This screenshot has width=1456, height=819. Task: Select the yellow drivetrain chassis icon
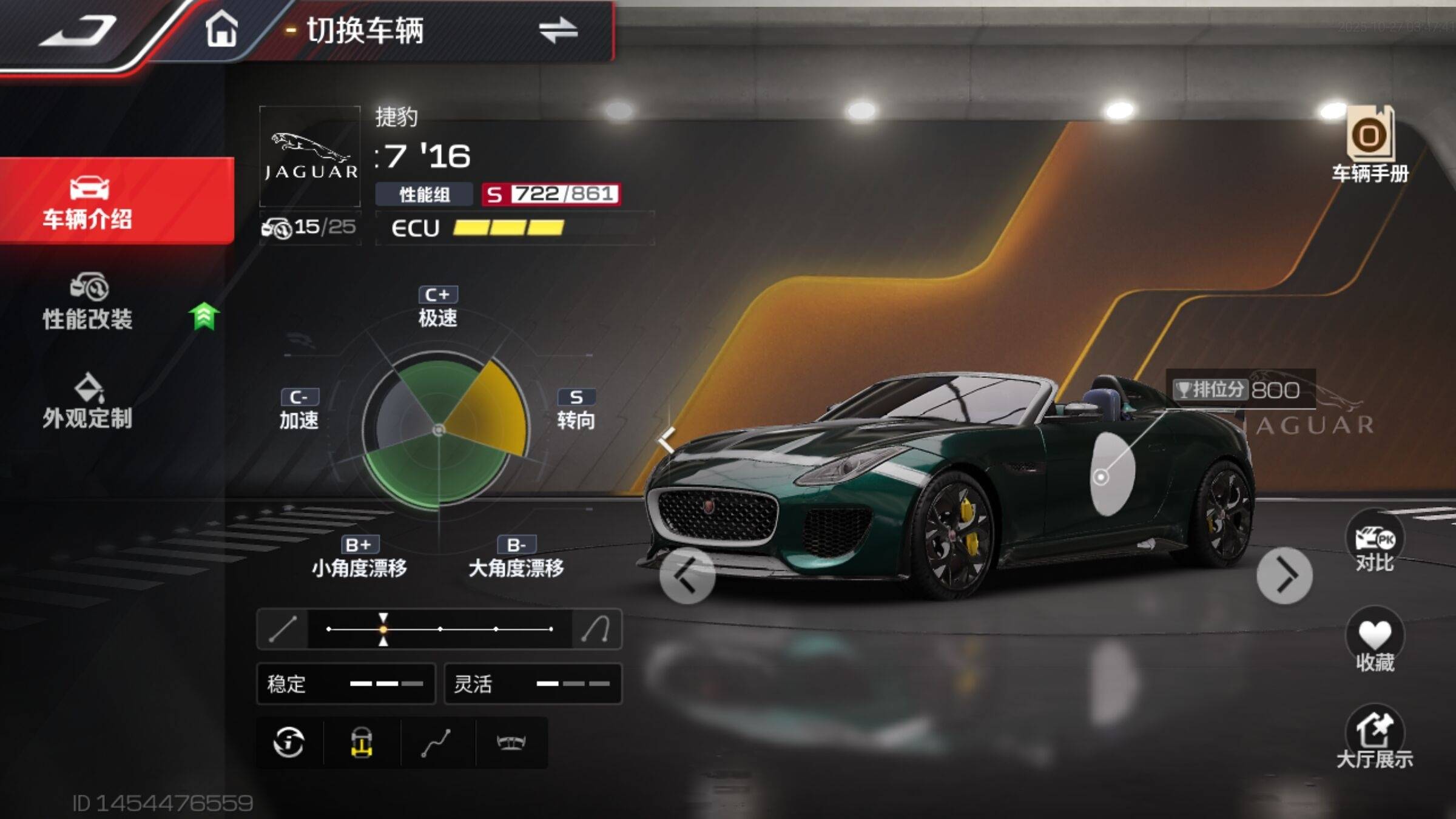click(x=362, y=743)
